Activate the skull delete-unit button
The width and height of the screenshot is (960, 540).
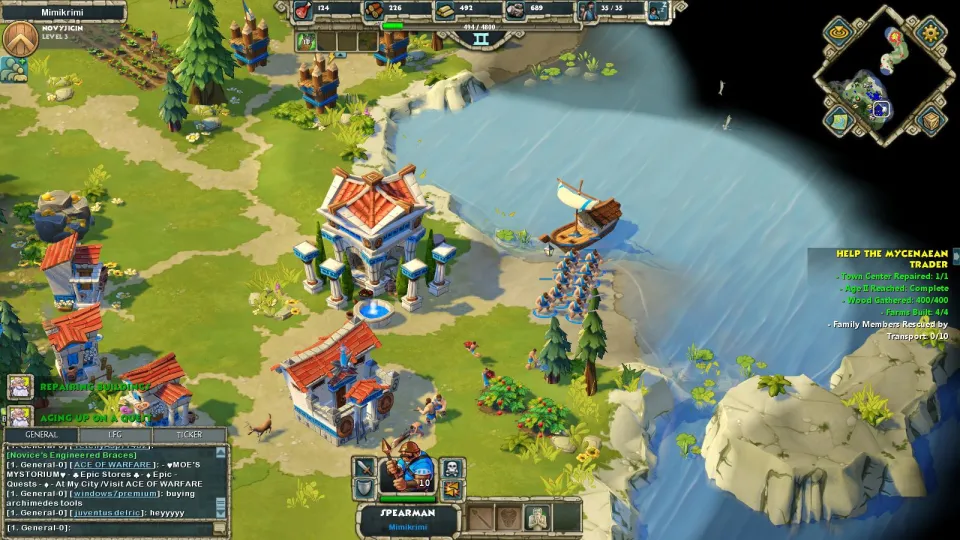[x=452, y=468]
